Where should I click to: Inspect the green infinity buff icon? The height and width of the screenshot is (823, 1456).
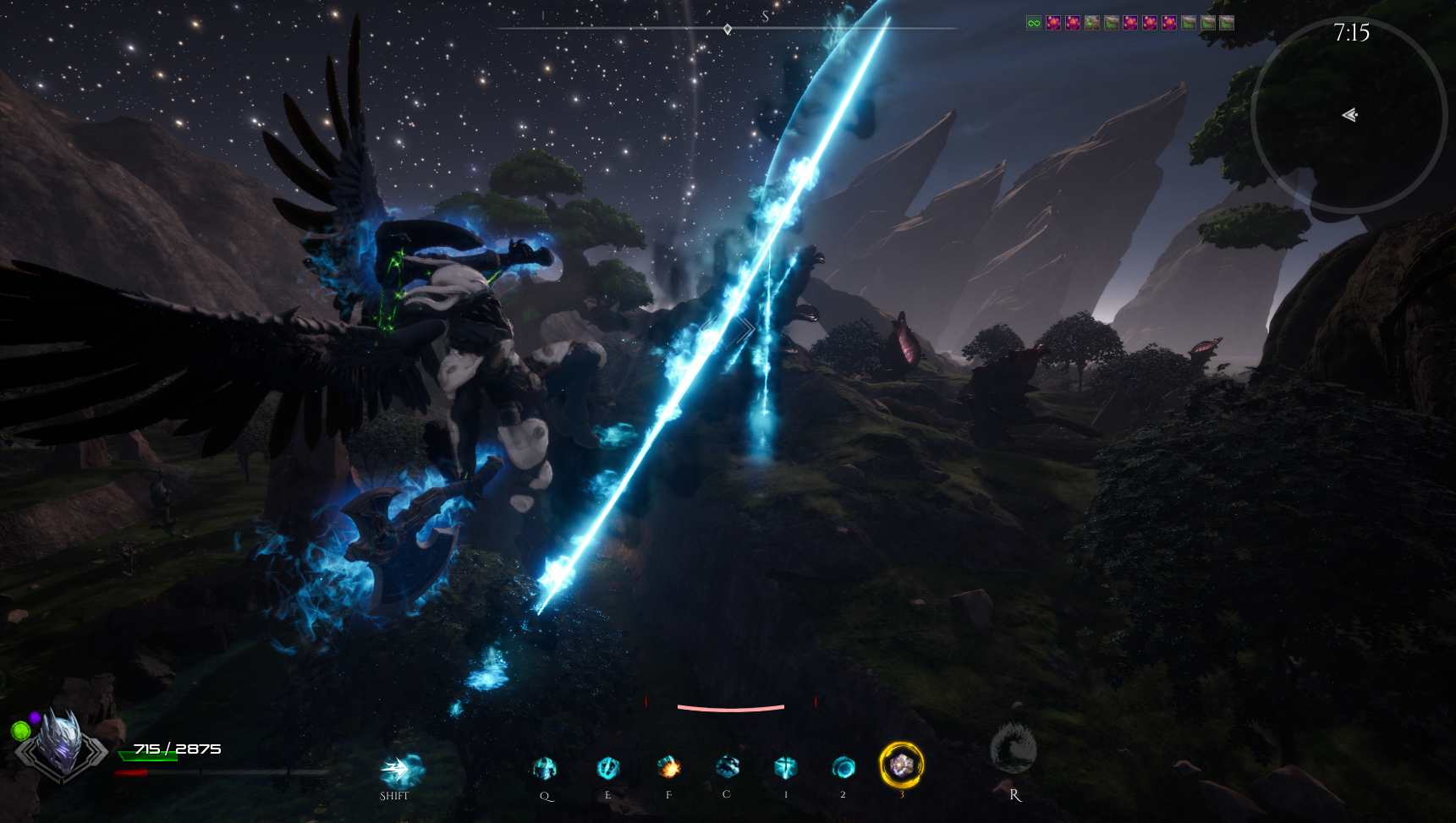click(x=1034, y=23)
